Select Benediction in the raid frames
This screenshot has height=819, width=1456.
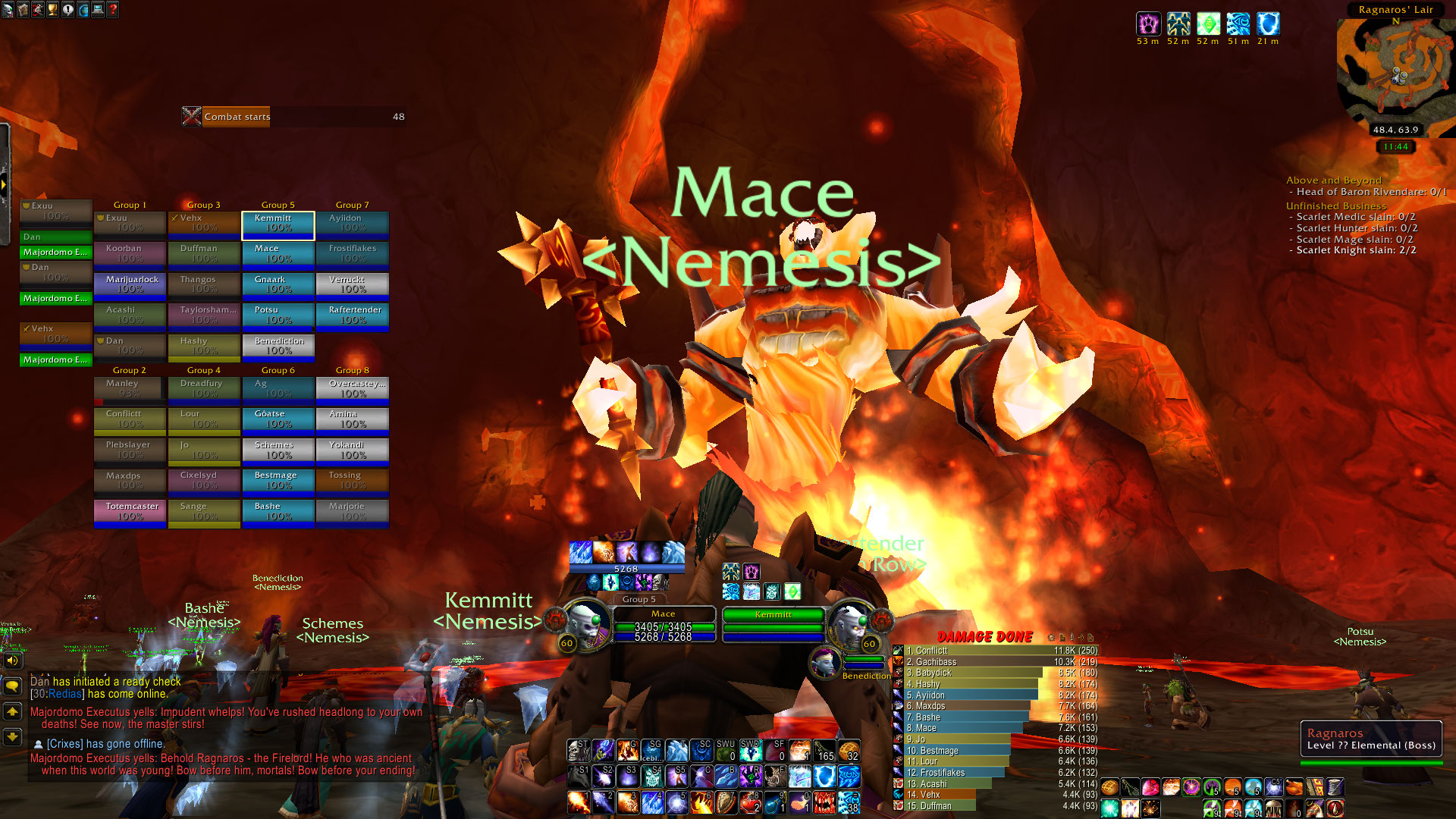point(278,347)
